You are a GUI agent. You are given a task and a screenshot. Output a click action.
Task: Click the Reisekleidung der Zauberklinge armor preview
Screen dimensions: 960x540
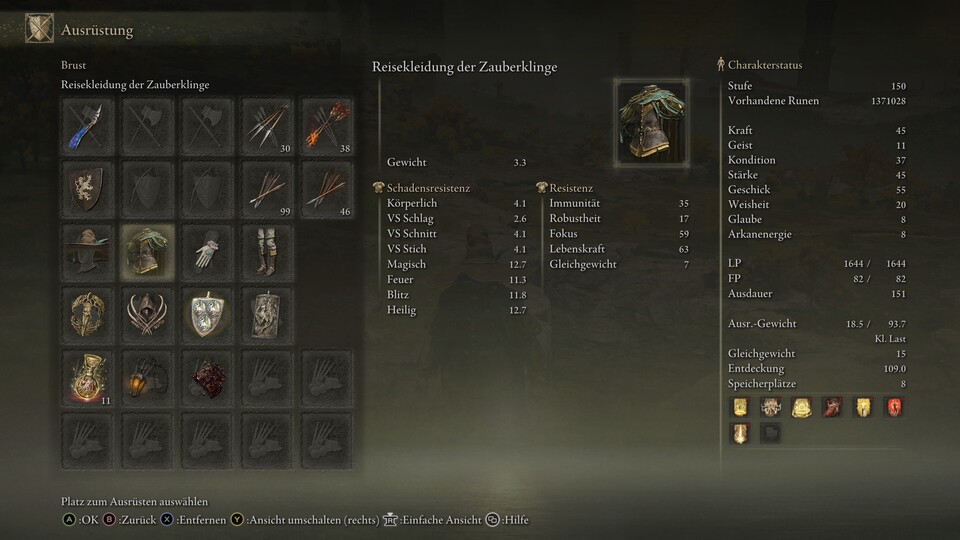click(x=652, y=123)
